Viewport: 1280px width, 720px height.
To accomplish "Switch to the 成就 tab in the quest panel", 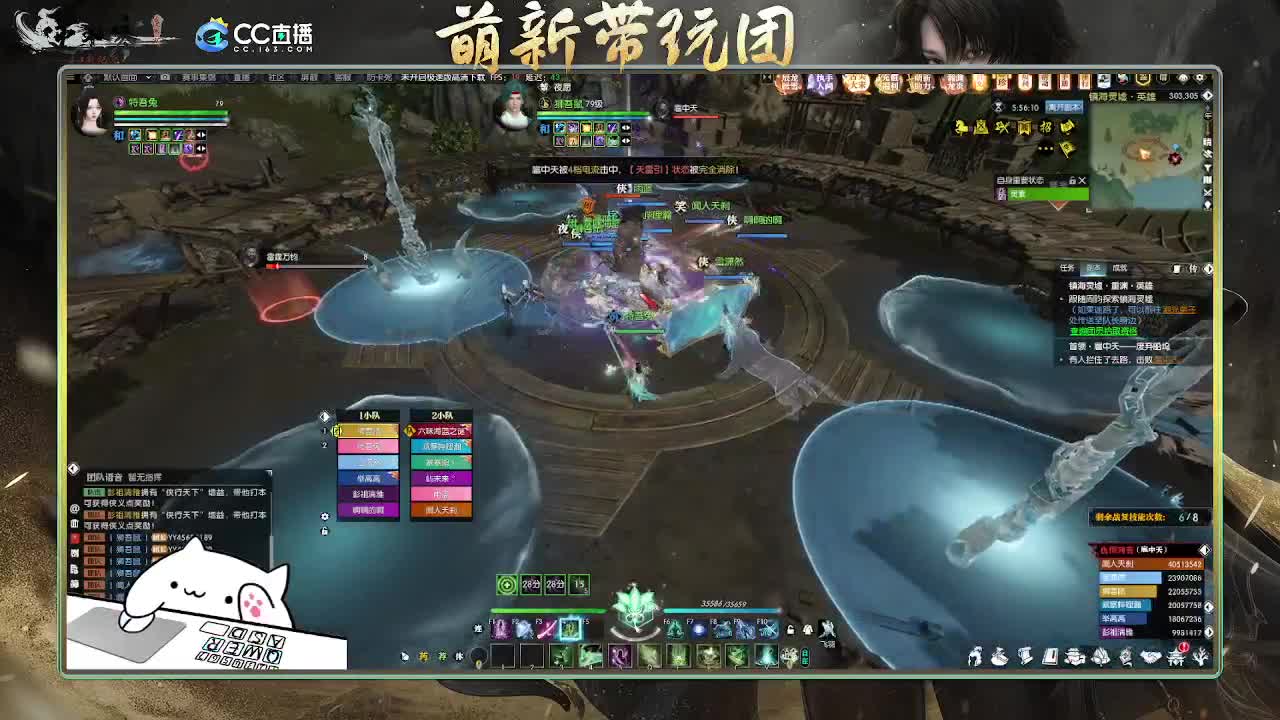I will pos(1120,268).
